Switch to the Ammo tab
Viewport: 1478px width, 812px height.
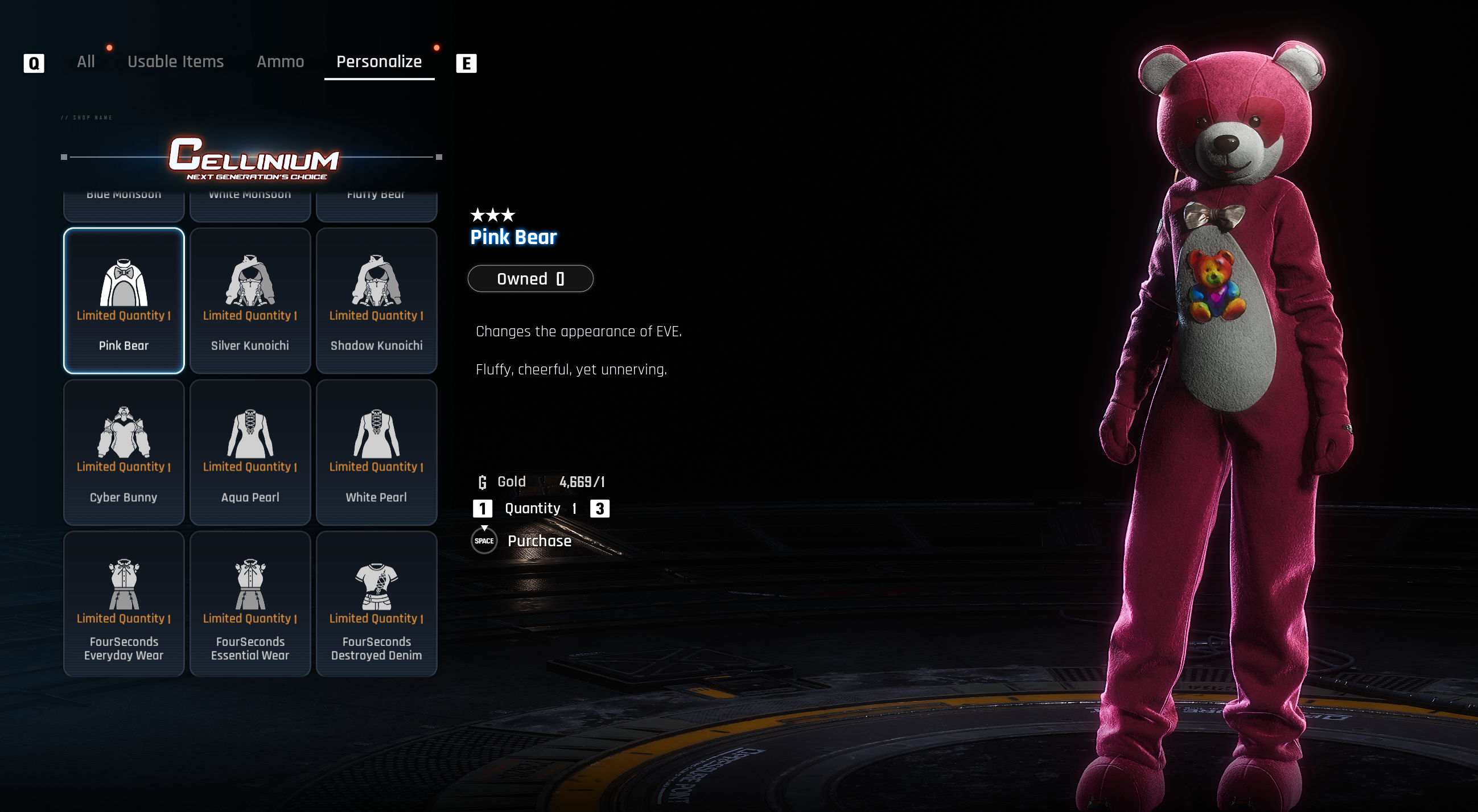click(280, 61)
